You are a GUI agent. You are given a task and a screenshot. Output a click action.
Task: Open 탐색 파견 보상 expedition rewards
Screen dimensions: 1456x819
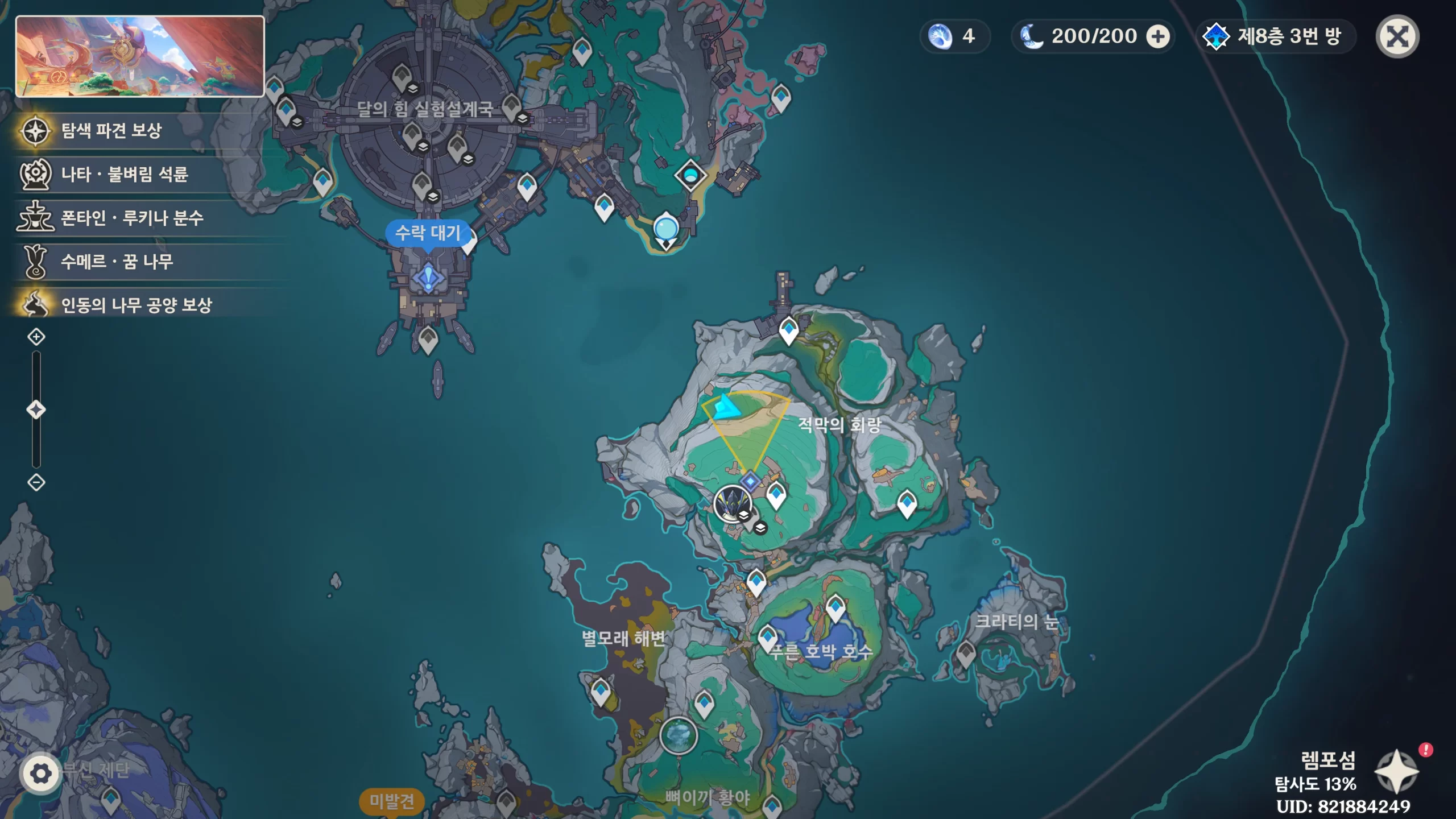tap(111, 131)
